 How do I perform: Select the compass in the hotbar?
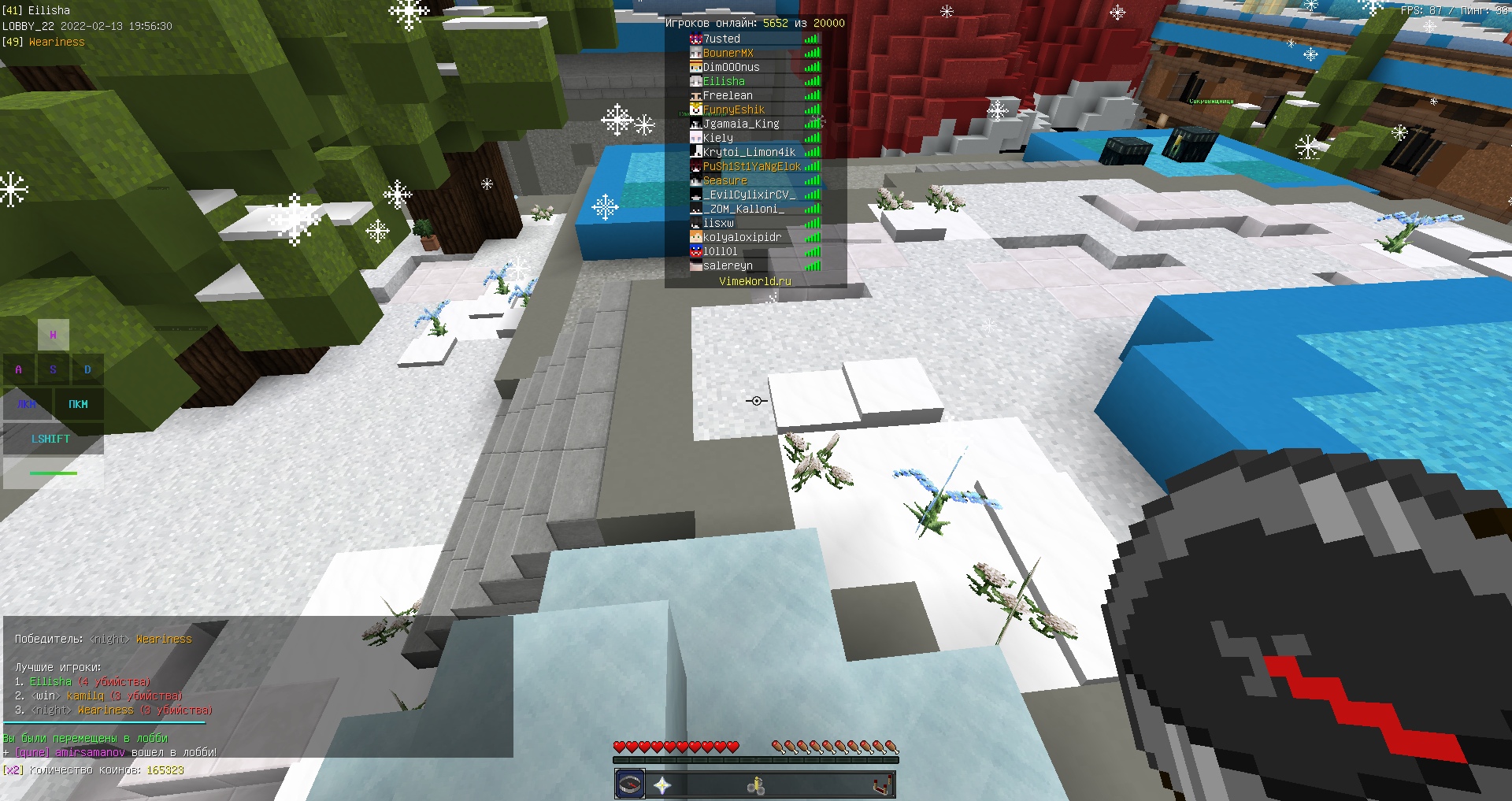[x=629, y=784]
